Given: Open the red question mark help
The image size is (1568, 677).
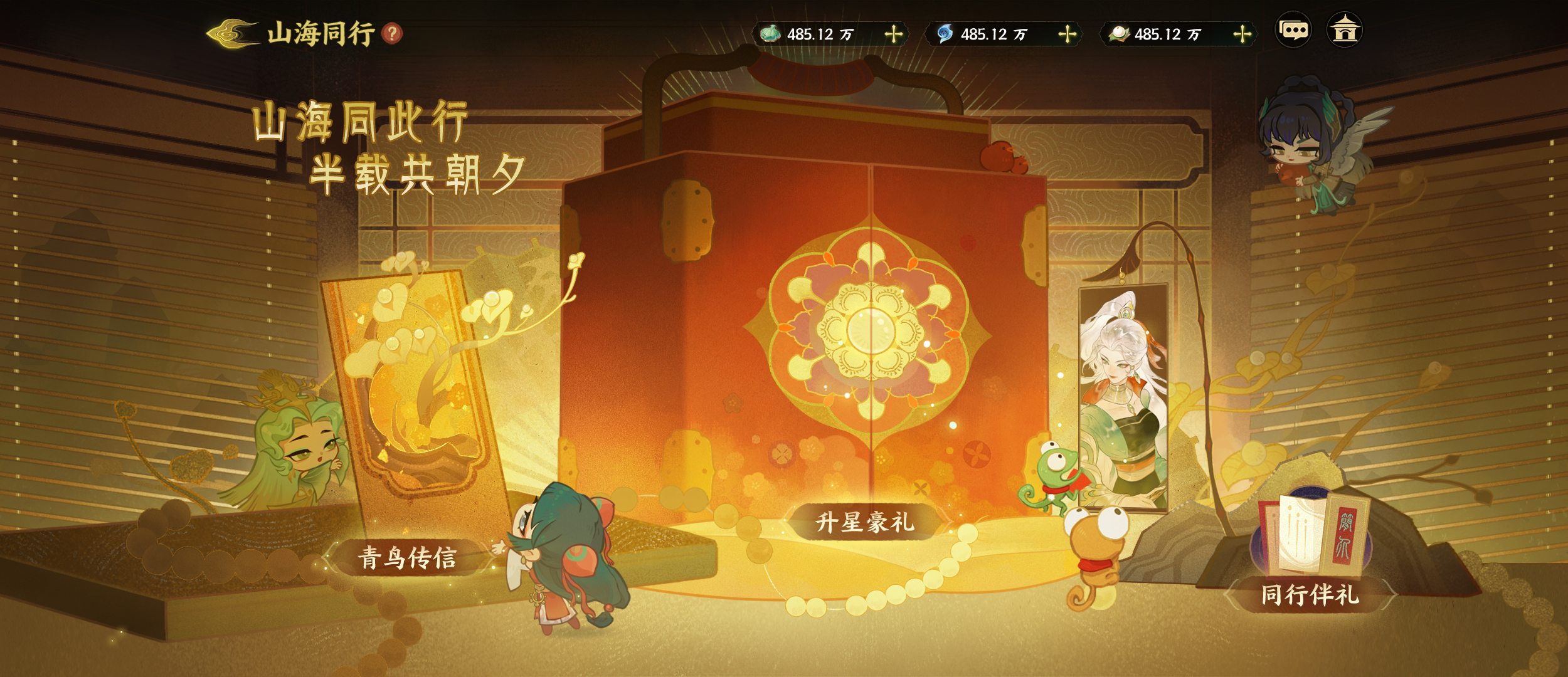Looking at the screenshot, I should point(393,33).
